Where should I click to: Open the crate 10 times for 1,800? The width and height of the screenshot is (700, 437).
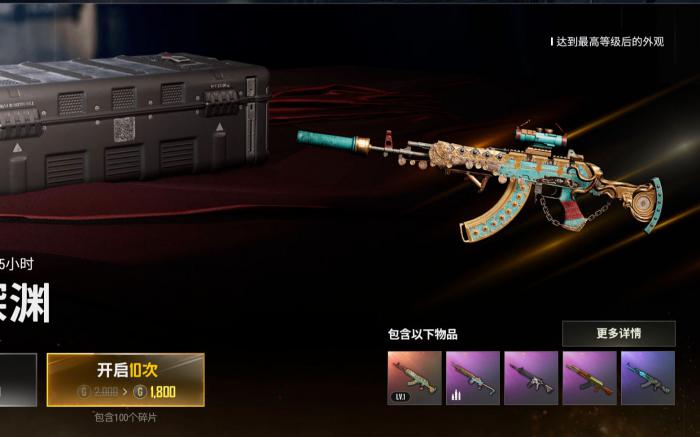(x=126, y=379)
